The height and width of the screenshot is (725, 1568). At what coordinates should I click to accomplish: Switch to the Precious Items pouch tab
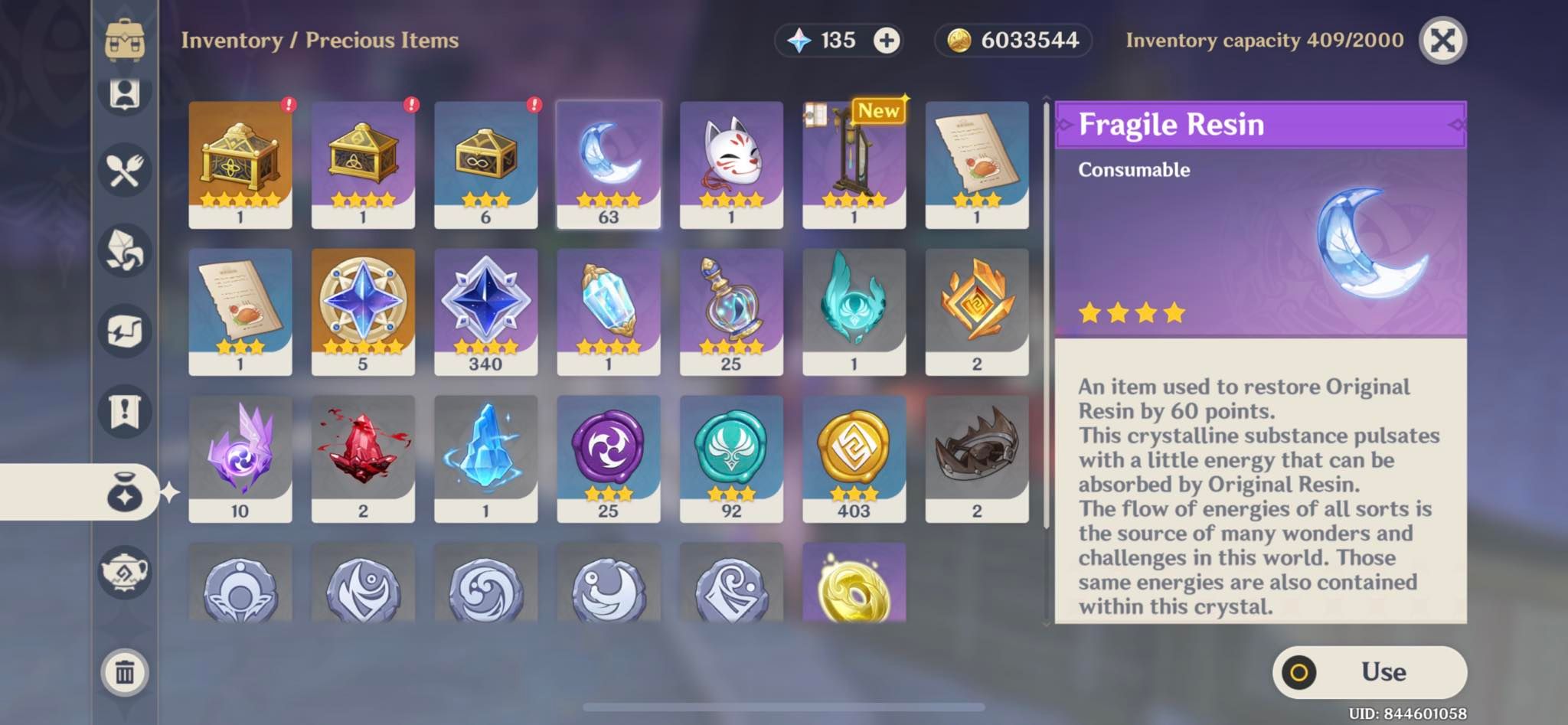(126, 494)
